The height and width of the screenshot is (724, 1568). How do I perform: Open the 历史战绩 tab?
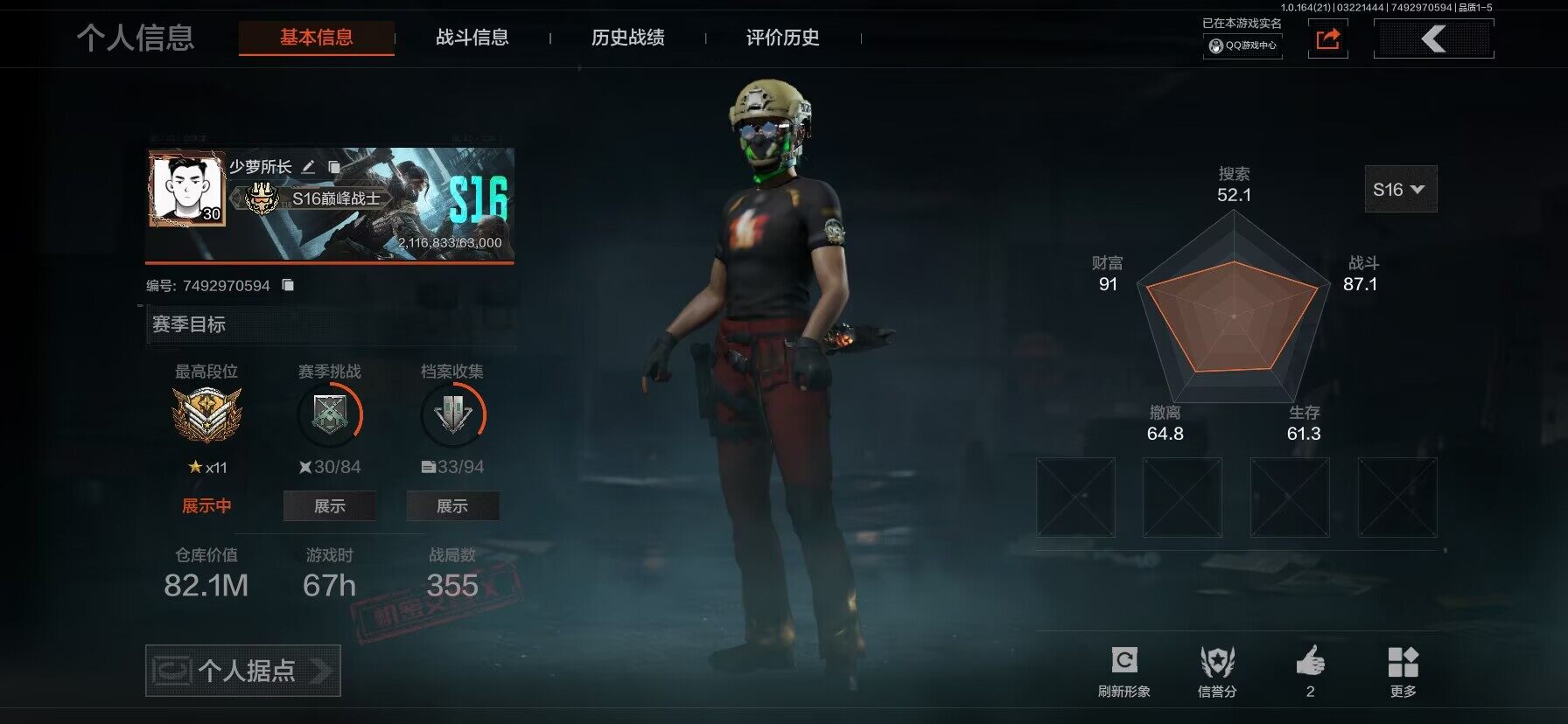click(627, 38)
